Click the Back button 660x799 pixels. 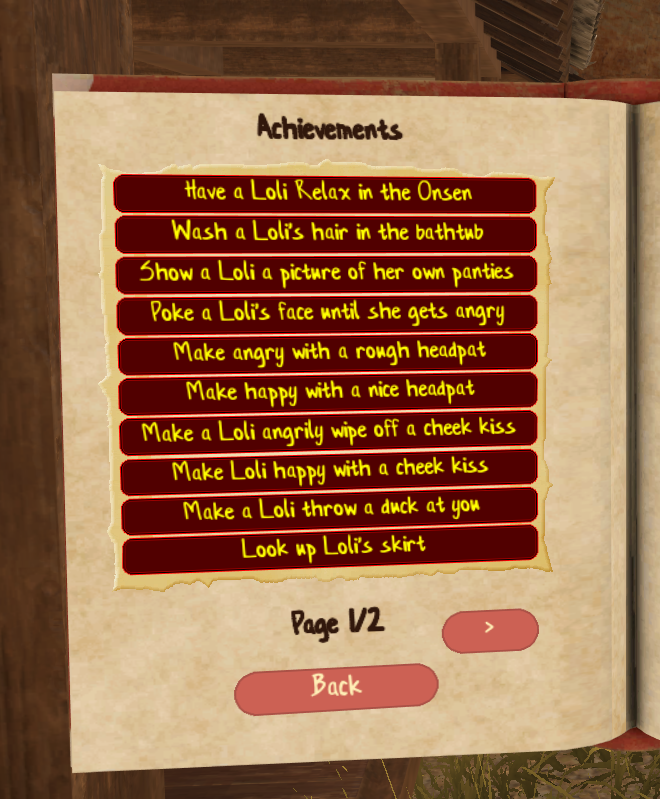point(336,688)
